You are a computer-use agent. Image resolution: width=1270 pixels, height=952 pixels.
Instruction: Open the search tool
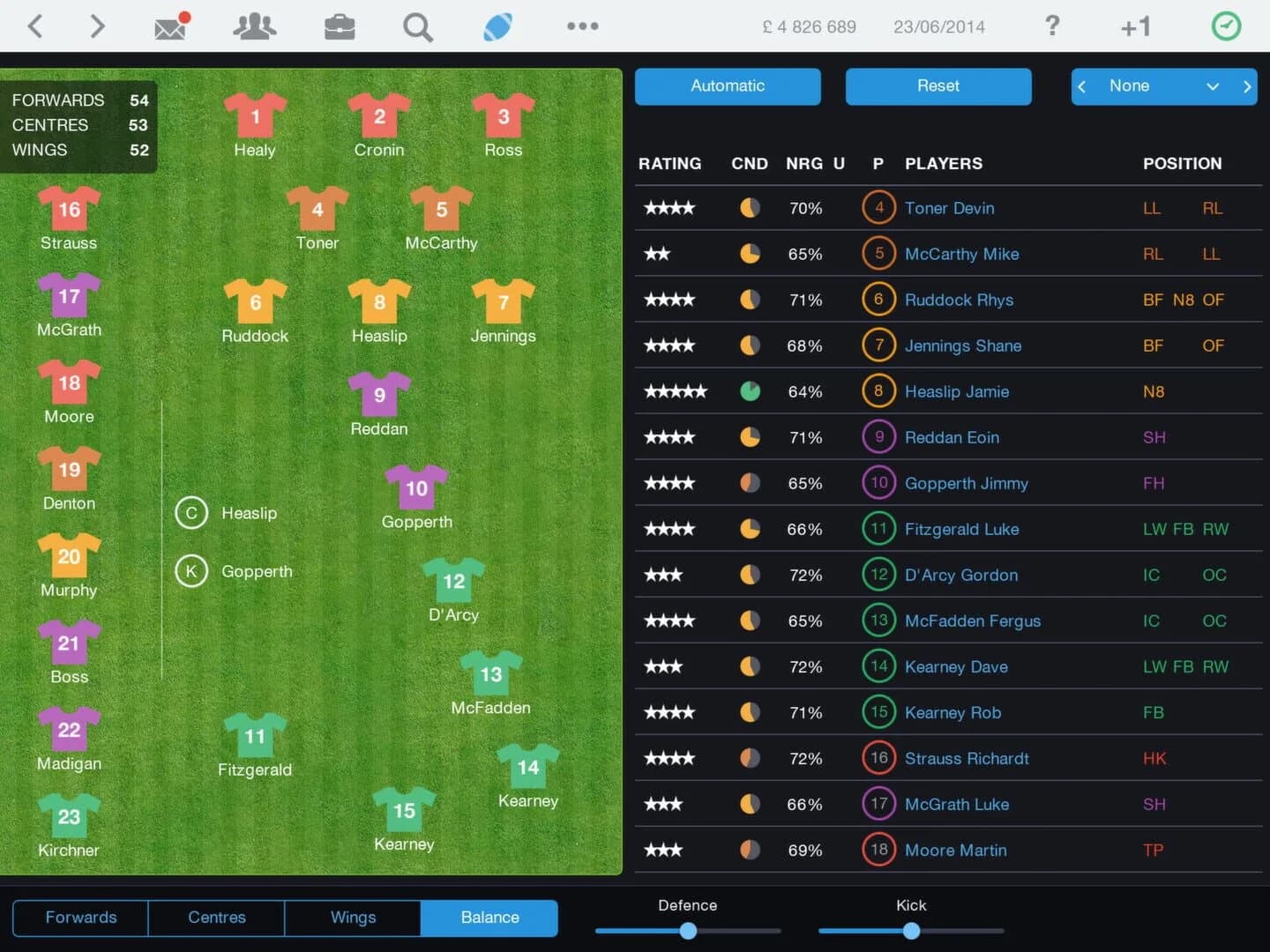(417, 26)
